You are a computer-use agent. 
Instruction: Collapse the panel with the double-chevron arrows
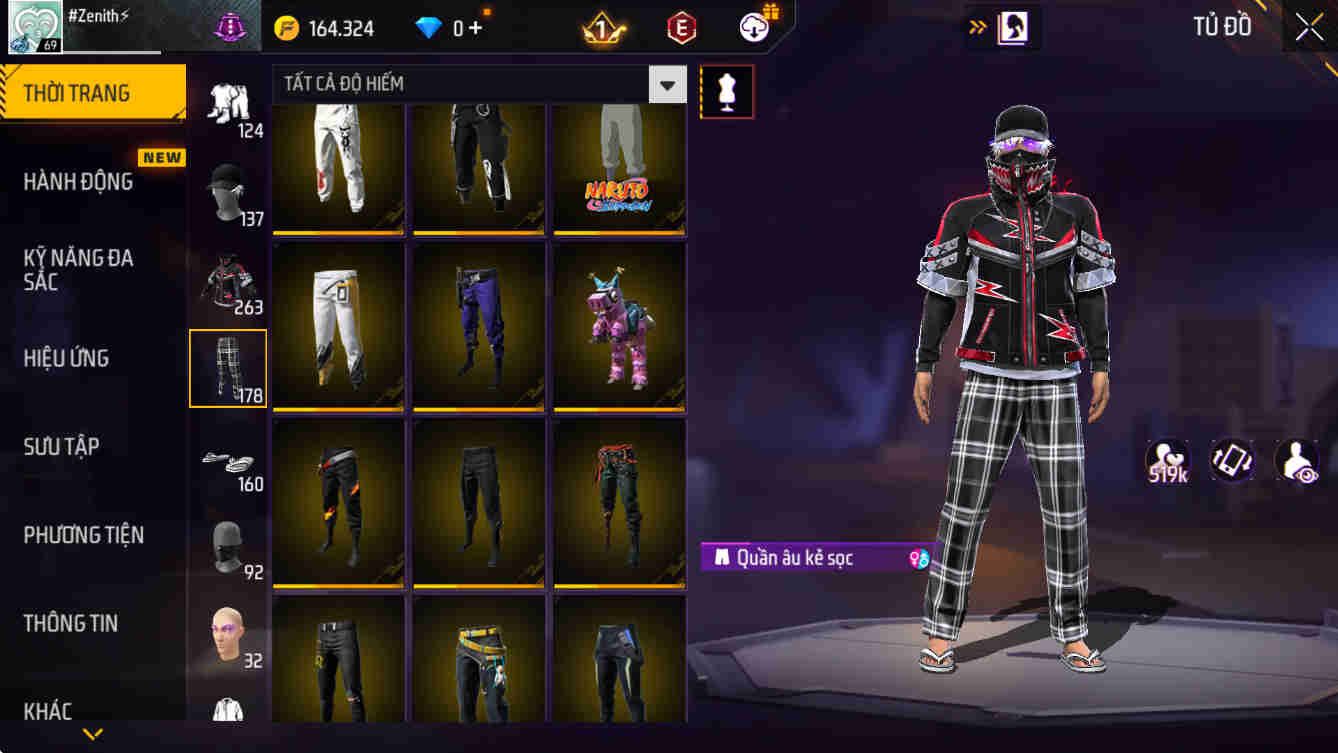(x=976, y=29)
